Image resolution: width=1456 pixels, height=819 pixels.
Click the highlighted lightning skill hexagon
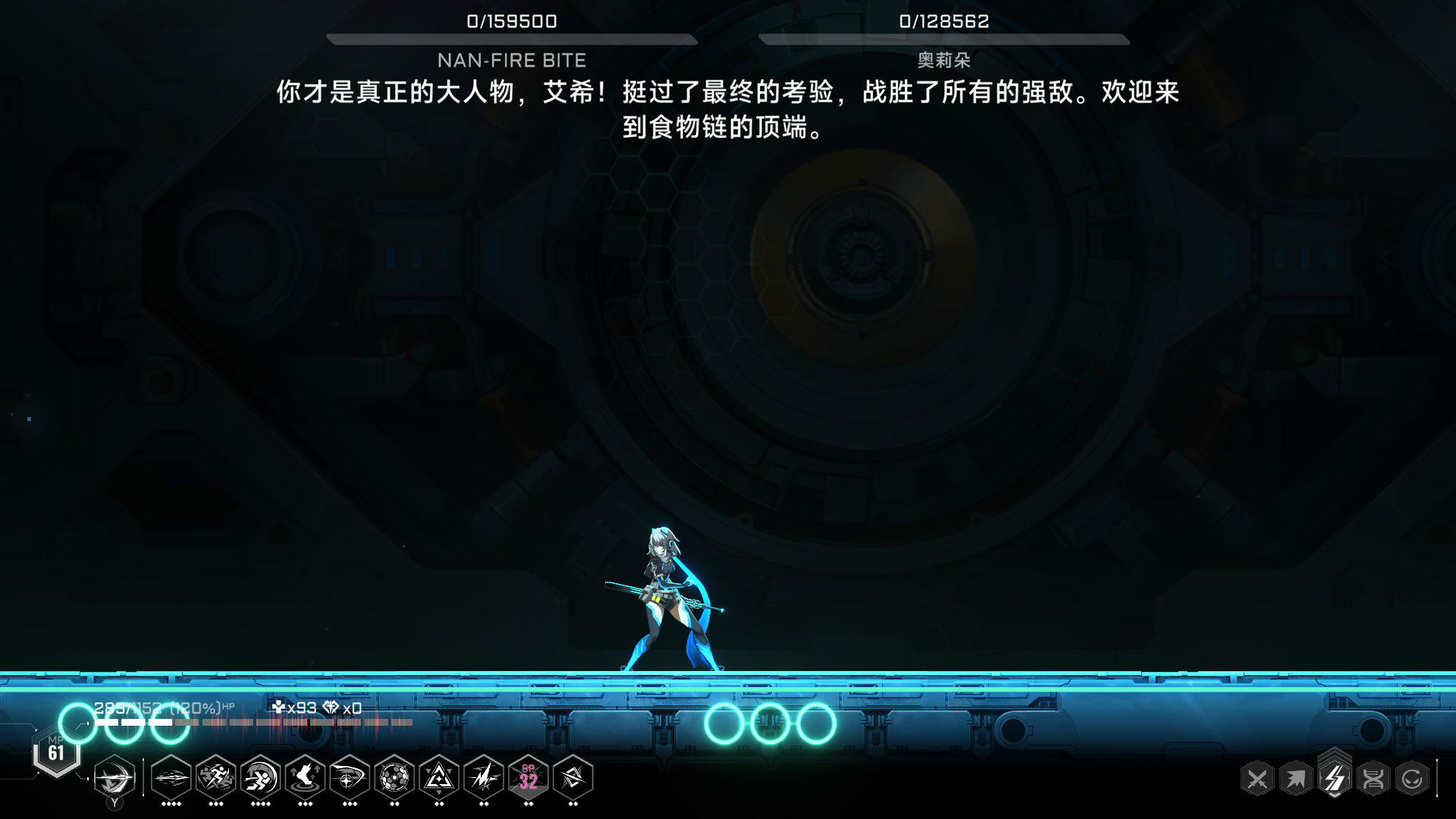(1335, 778)
